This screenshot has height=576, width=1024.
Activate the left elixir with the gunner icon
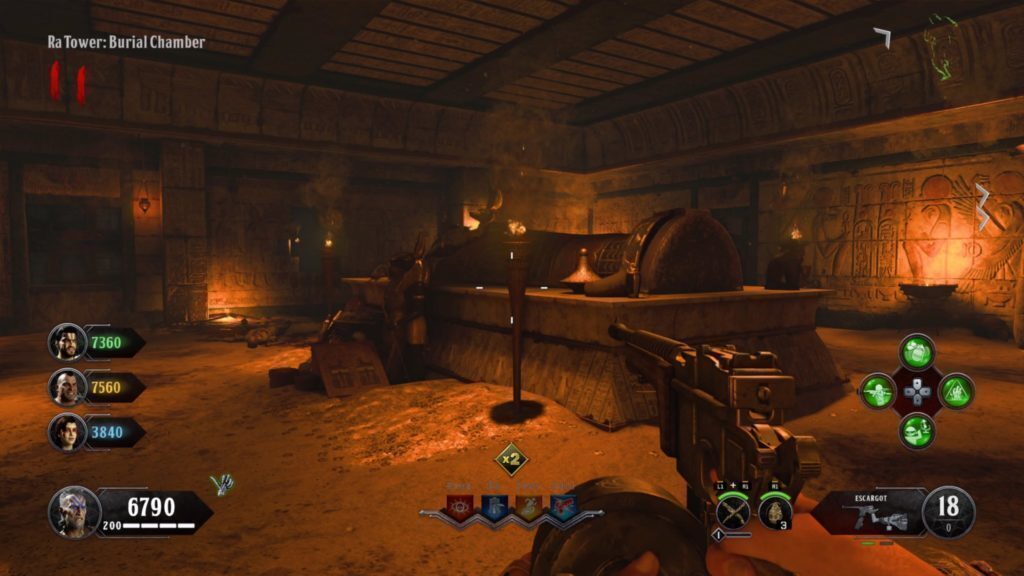(878, 391)
